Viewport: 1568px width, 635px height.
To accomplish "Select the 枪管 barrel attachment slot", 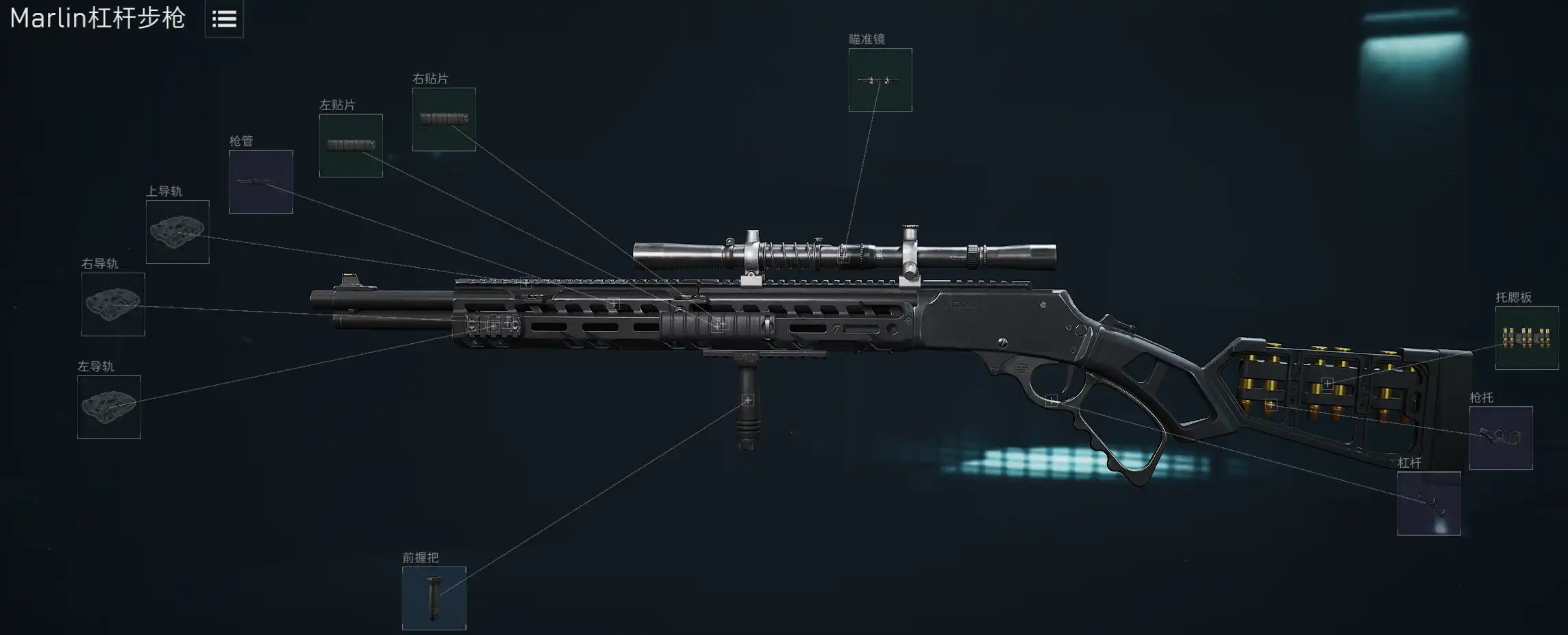I will [260, 182].
